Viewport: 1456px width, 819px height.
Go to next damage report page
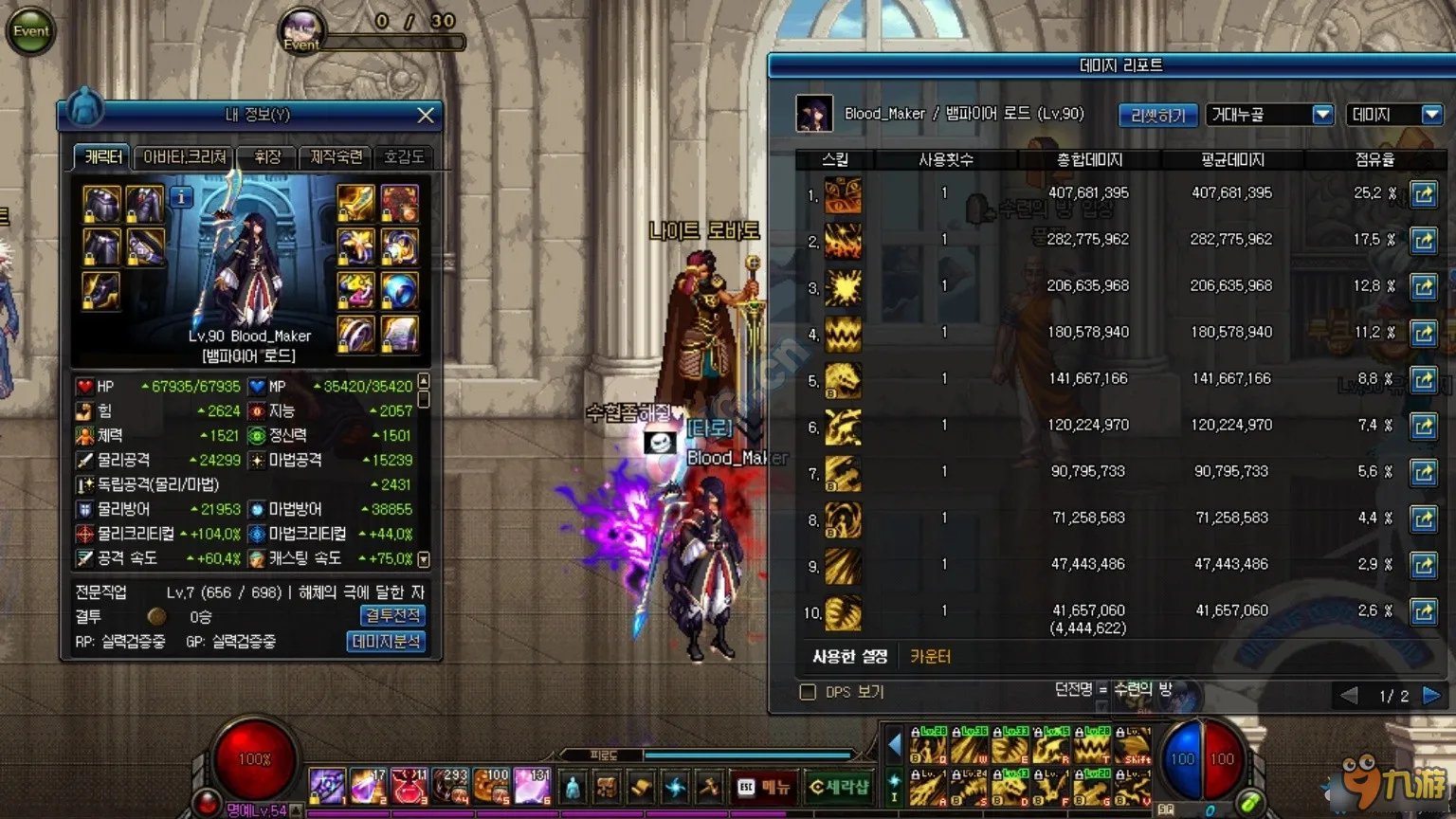point(1431,696)
